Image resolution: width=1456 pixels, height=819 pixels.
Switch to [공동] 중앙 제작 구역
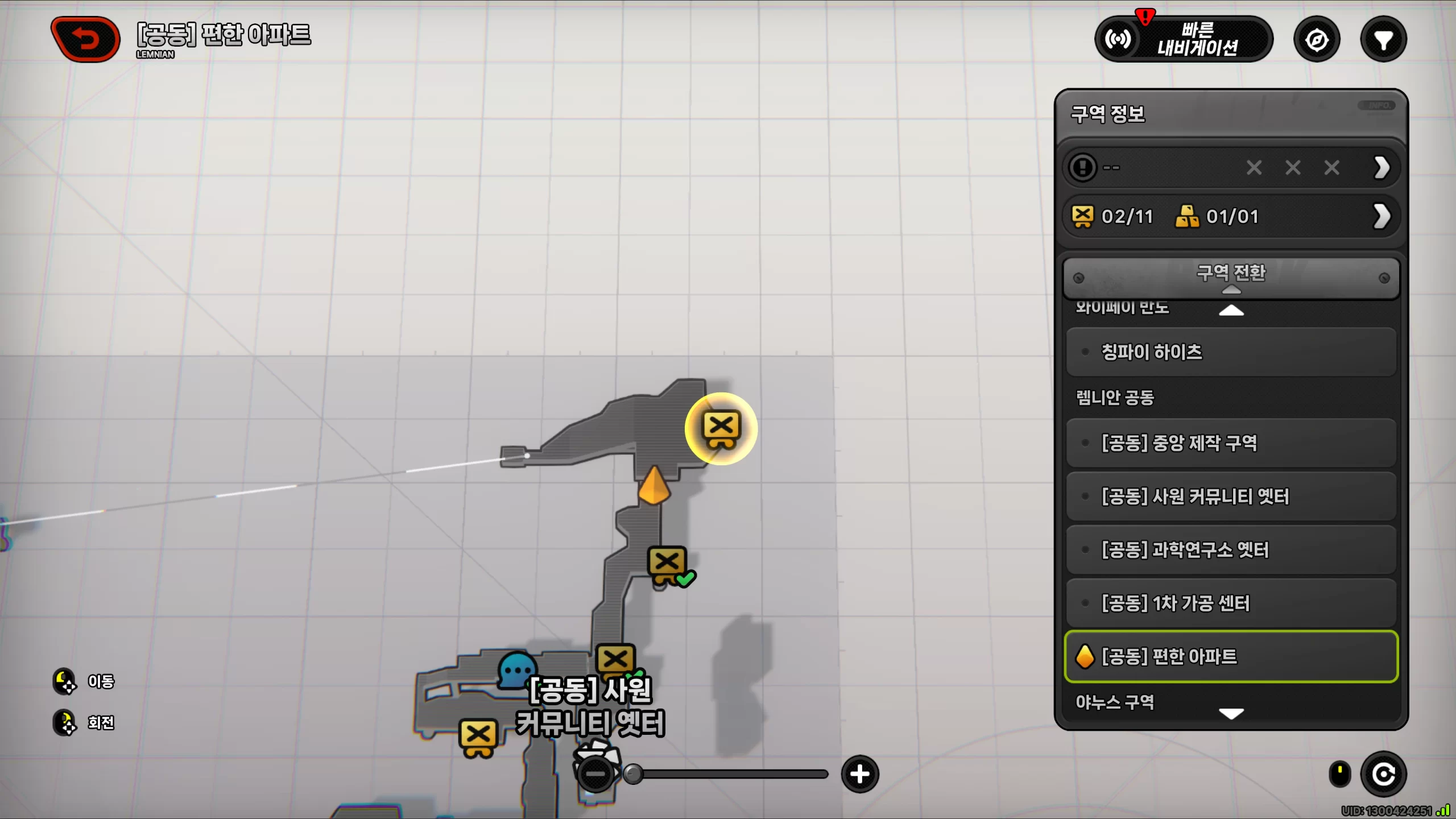click(x=1231, y=443)
